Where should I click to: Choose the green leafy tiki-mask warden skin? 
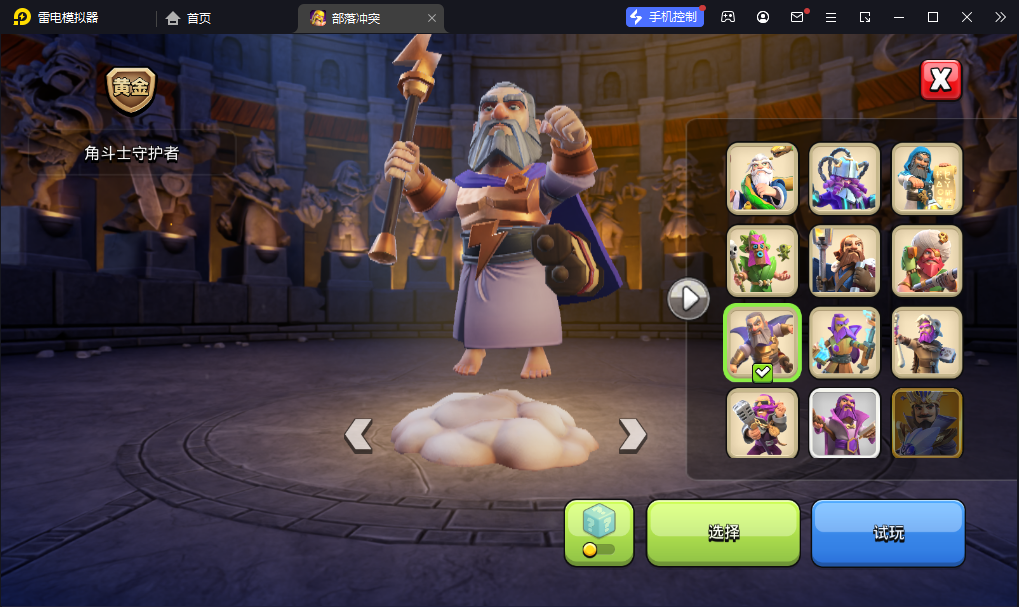point(762,260)
